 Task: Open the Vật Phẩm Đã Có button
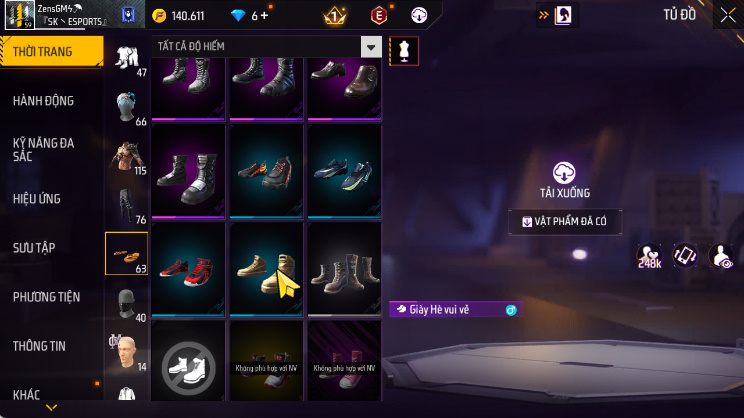[x=564, y=222]
